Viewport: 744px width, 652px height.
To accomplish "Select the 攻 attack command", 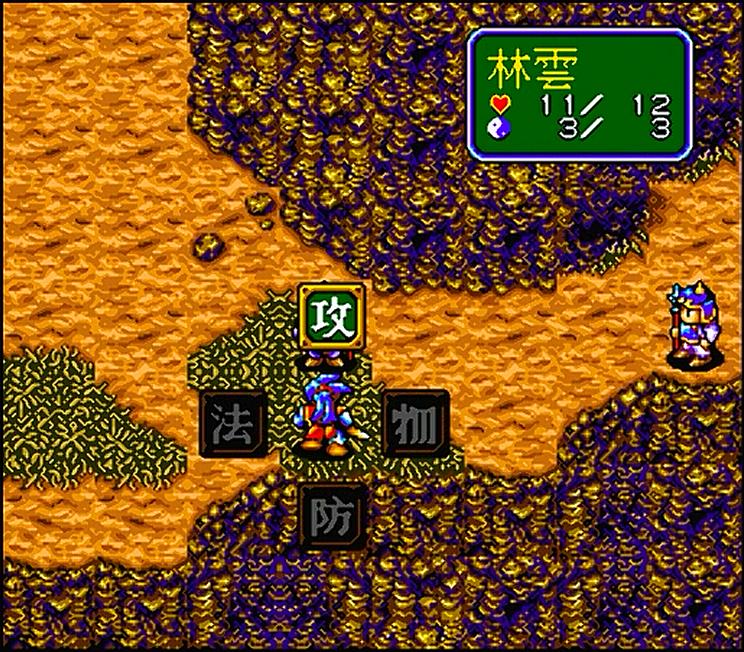I will [x=330, y=316].
